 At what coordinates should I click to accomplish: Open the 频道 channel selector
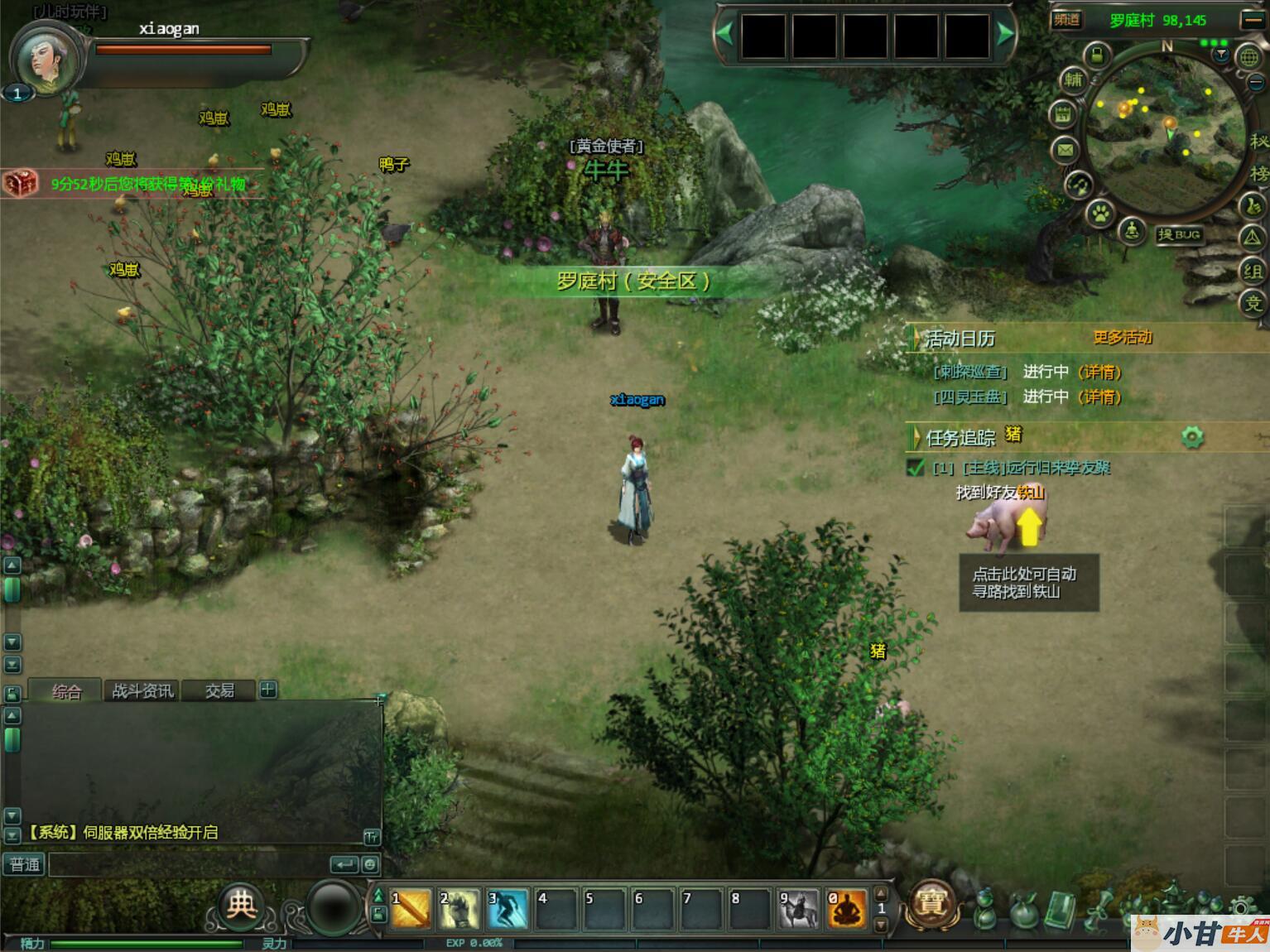coord(1067,21)
